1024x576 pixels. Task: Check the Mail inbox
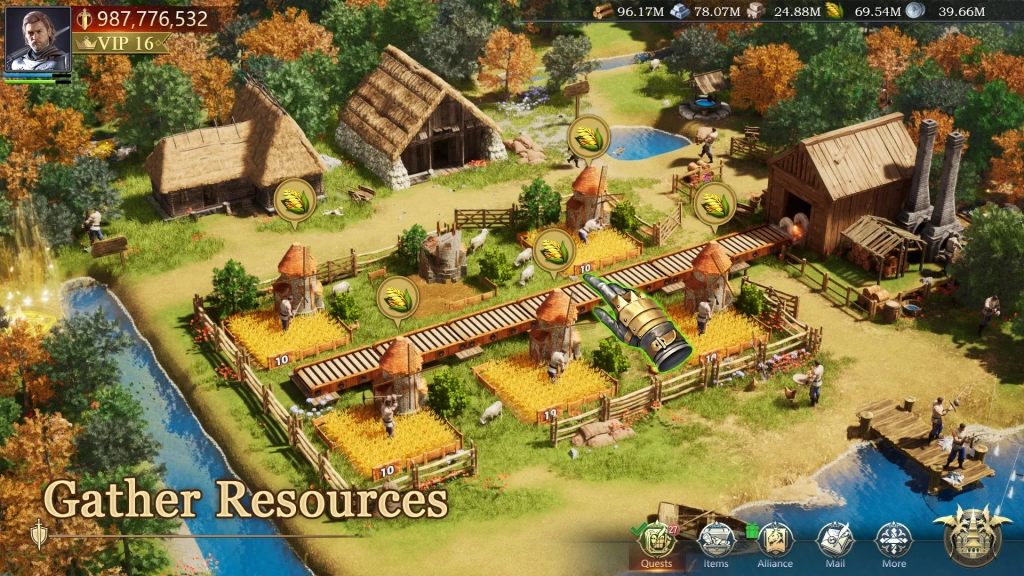[835, 543]
